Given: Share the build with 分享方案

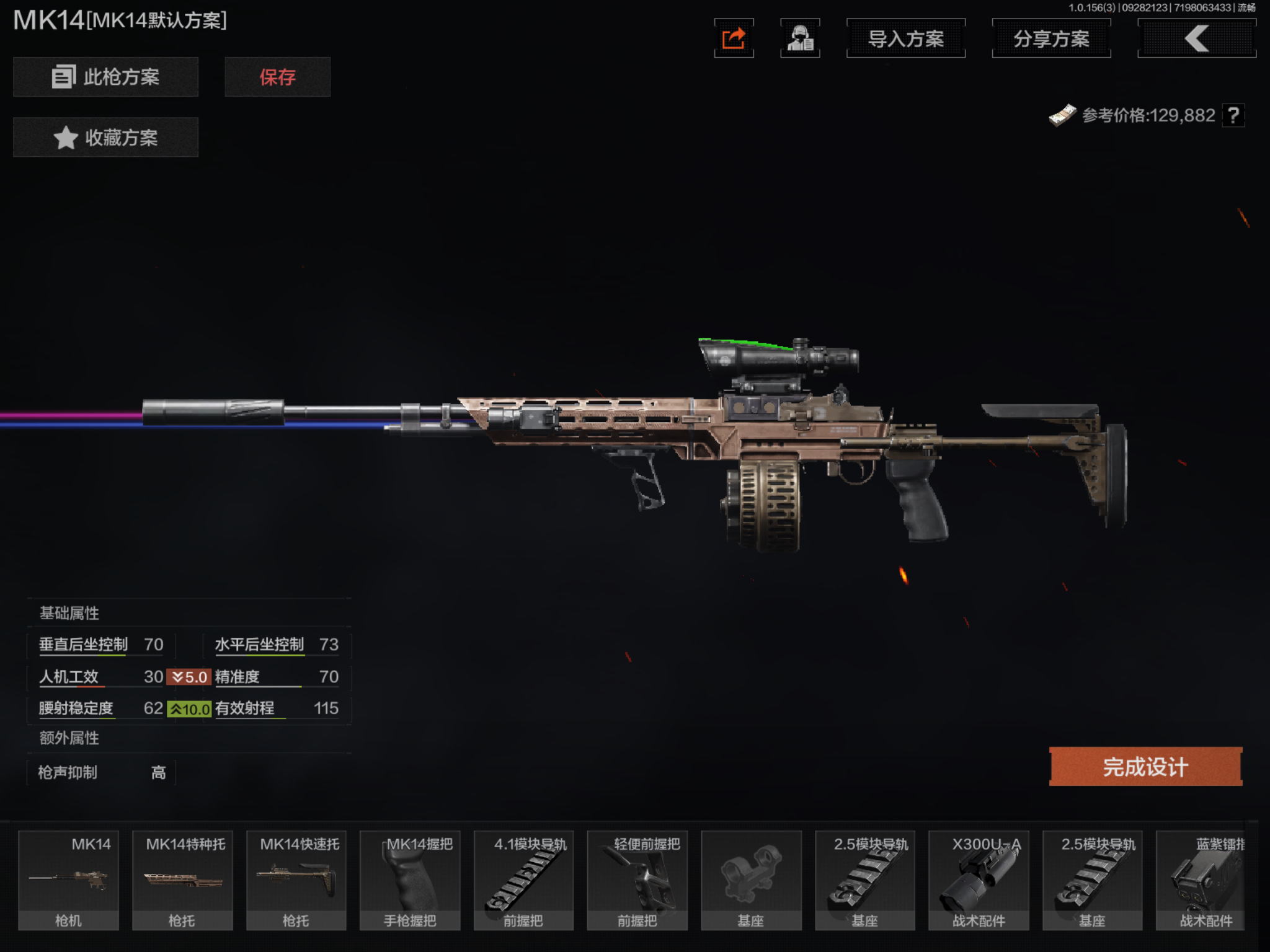Looking at the screenshot, I should tap(1051, 38).
